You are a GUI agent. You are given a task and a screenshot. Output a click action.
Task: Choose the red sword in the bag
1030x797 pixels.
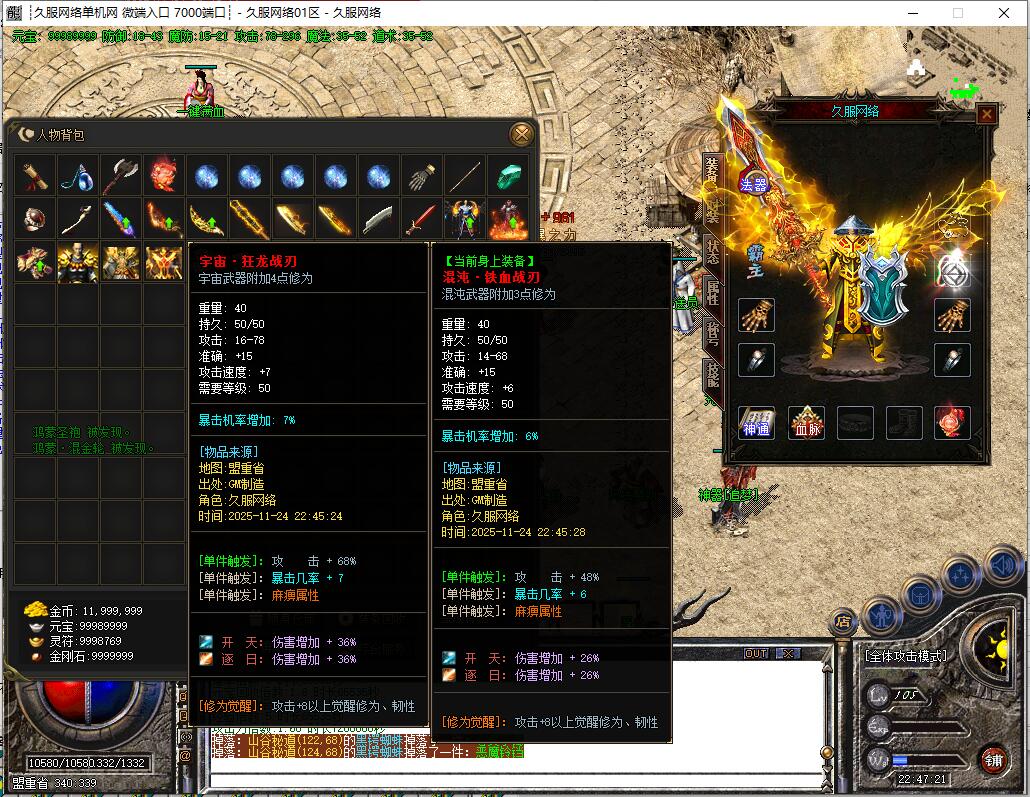click(x=421, y=218)
